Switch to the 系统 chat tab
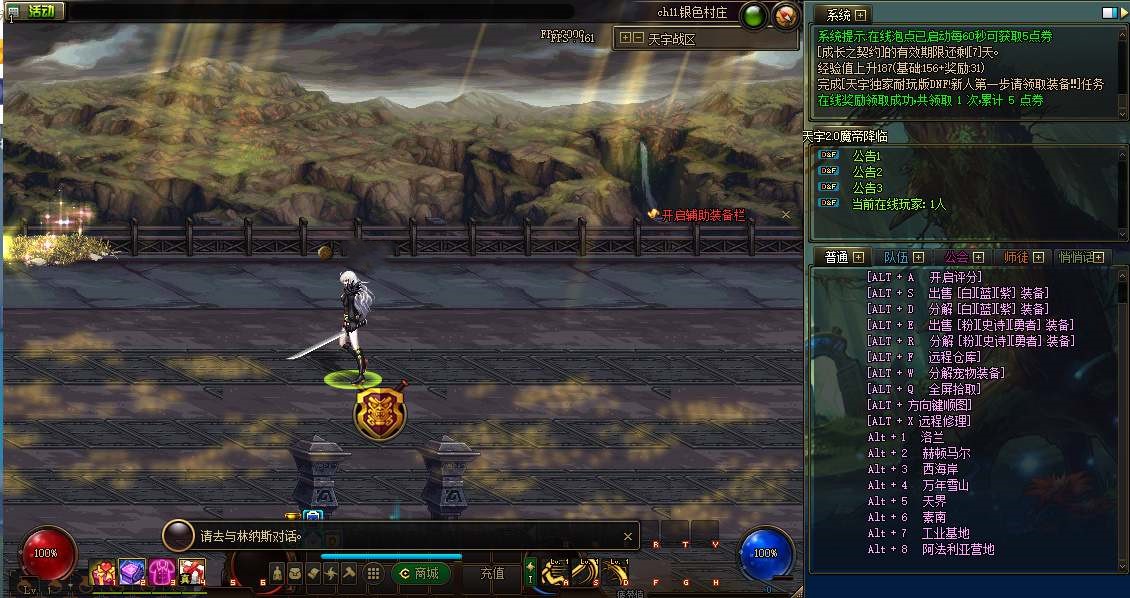This screenshot has width=1130, height=598. [839, 14]
